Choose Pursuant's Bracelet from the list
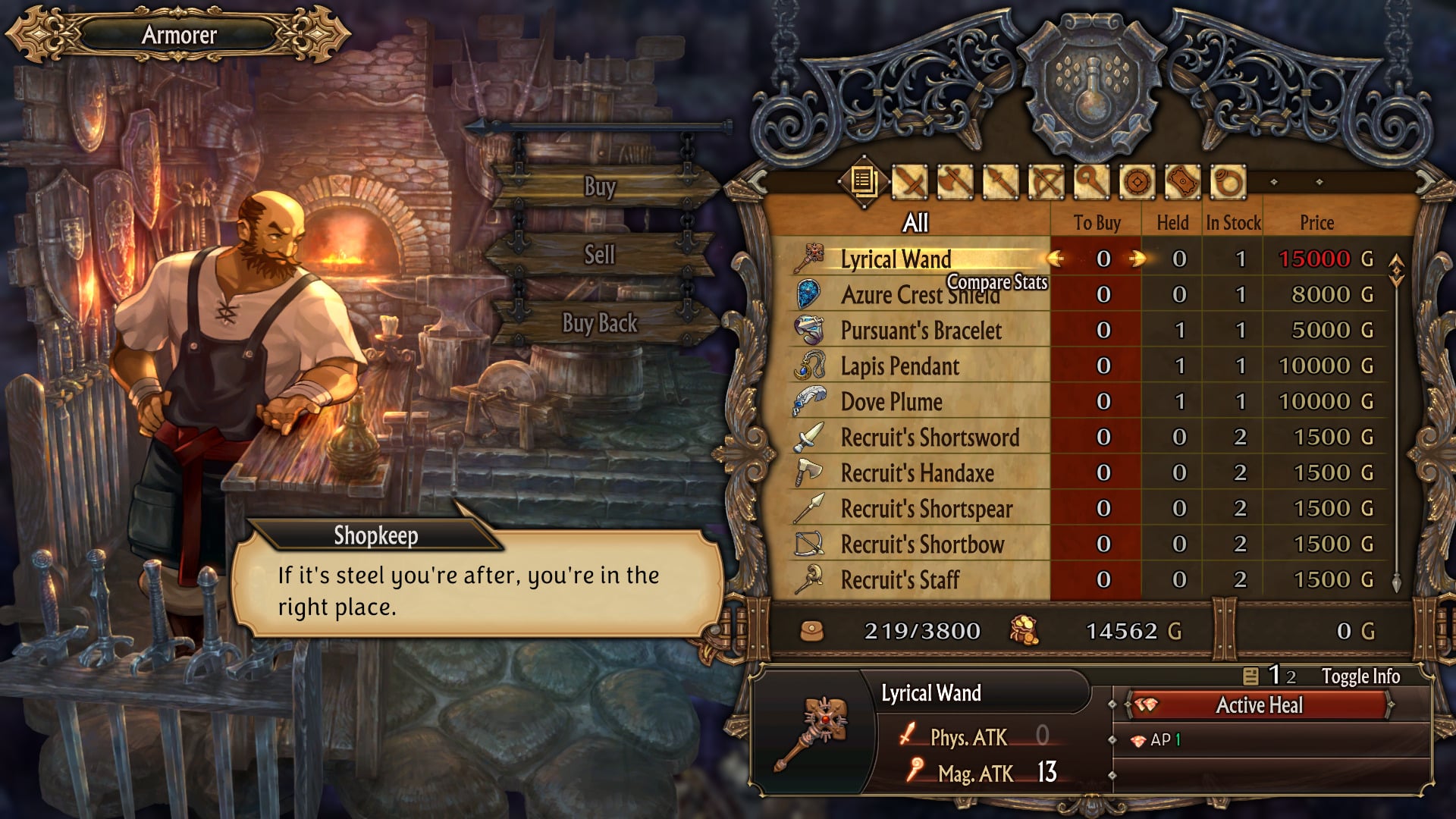 tap(921, 331)
